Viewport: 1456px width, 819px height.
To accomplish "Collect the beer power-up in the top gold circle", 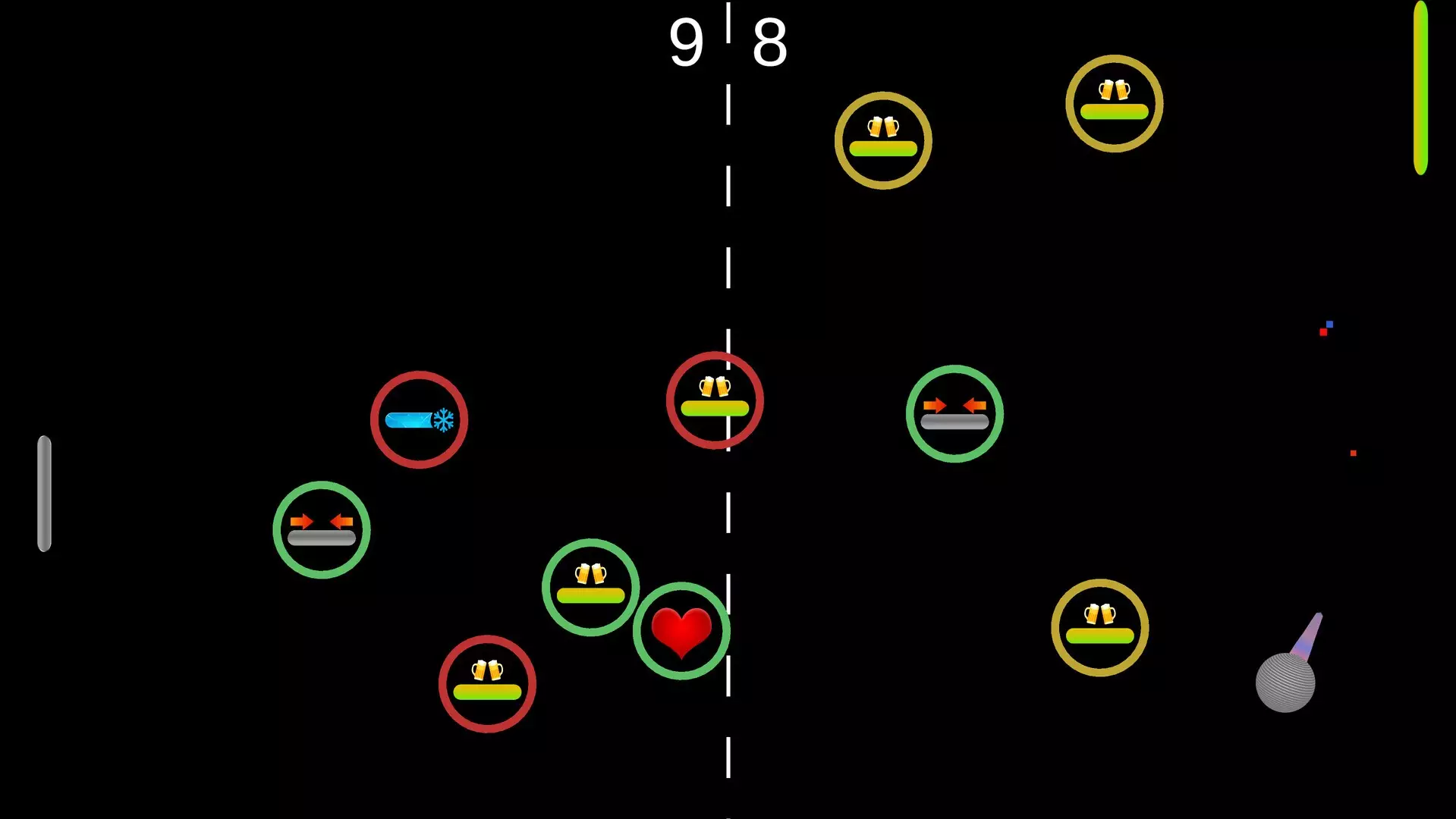I will click(884, 139).
